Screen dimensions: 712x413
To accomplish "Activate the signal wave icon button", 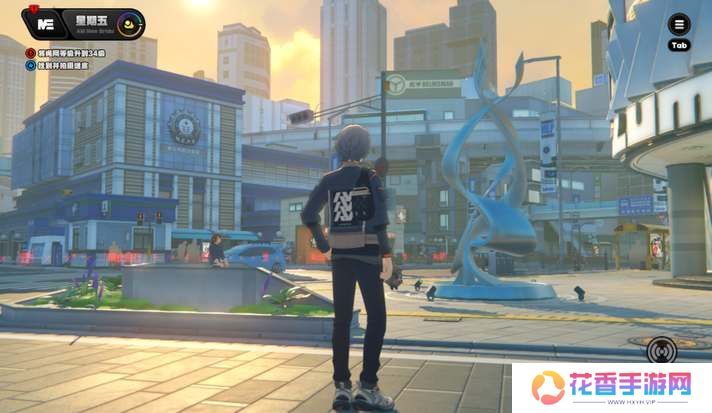I will point(661,350).
